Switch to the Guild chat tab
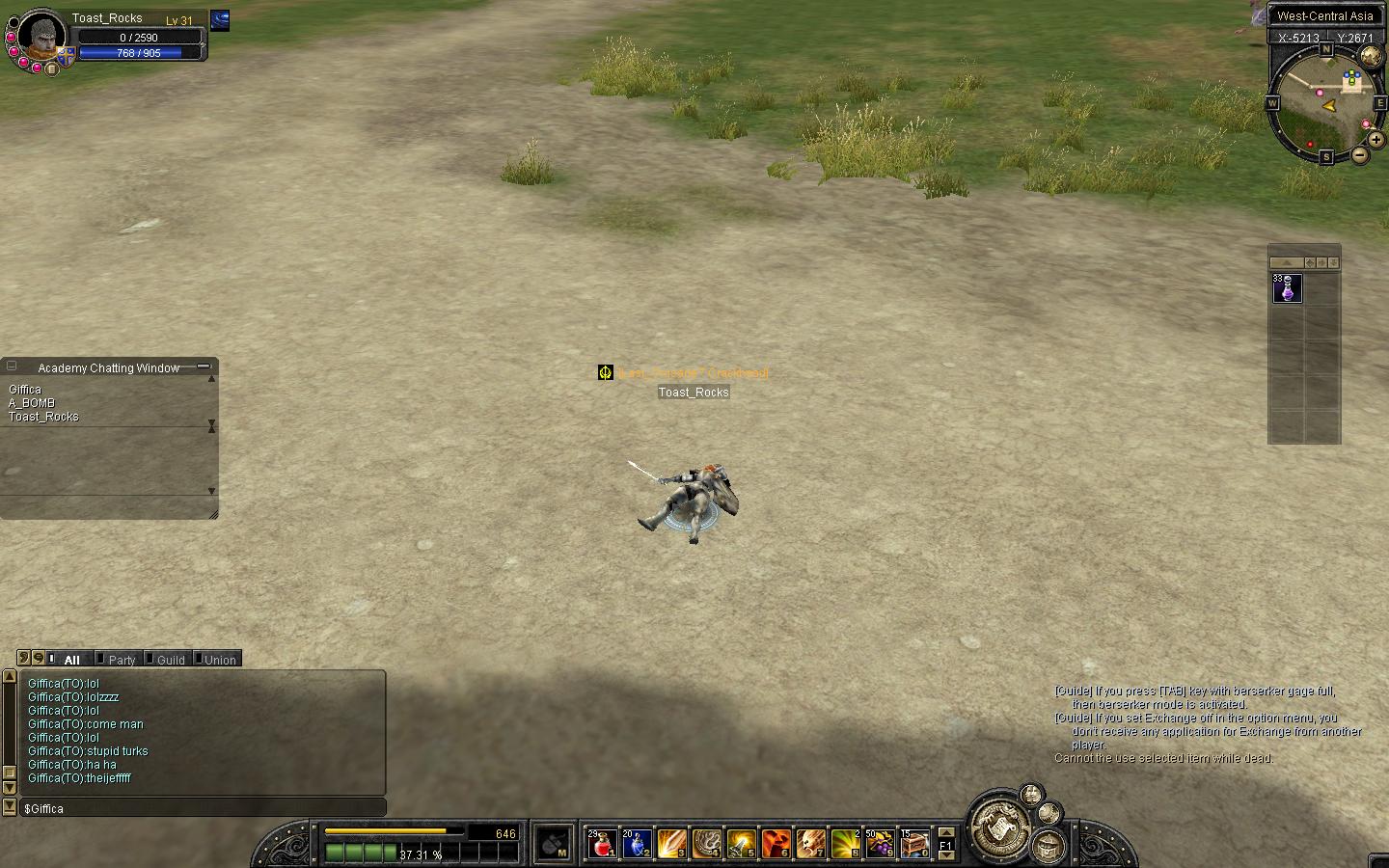This screenshot has width=1389, height=868. tap(169, 659)
